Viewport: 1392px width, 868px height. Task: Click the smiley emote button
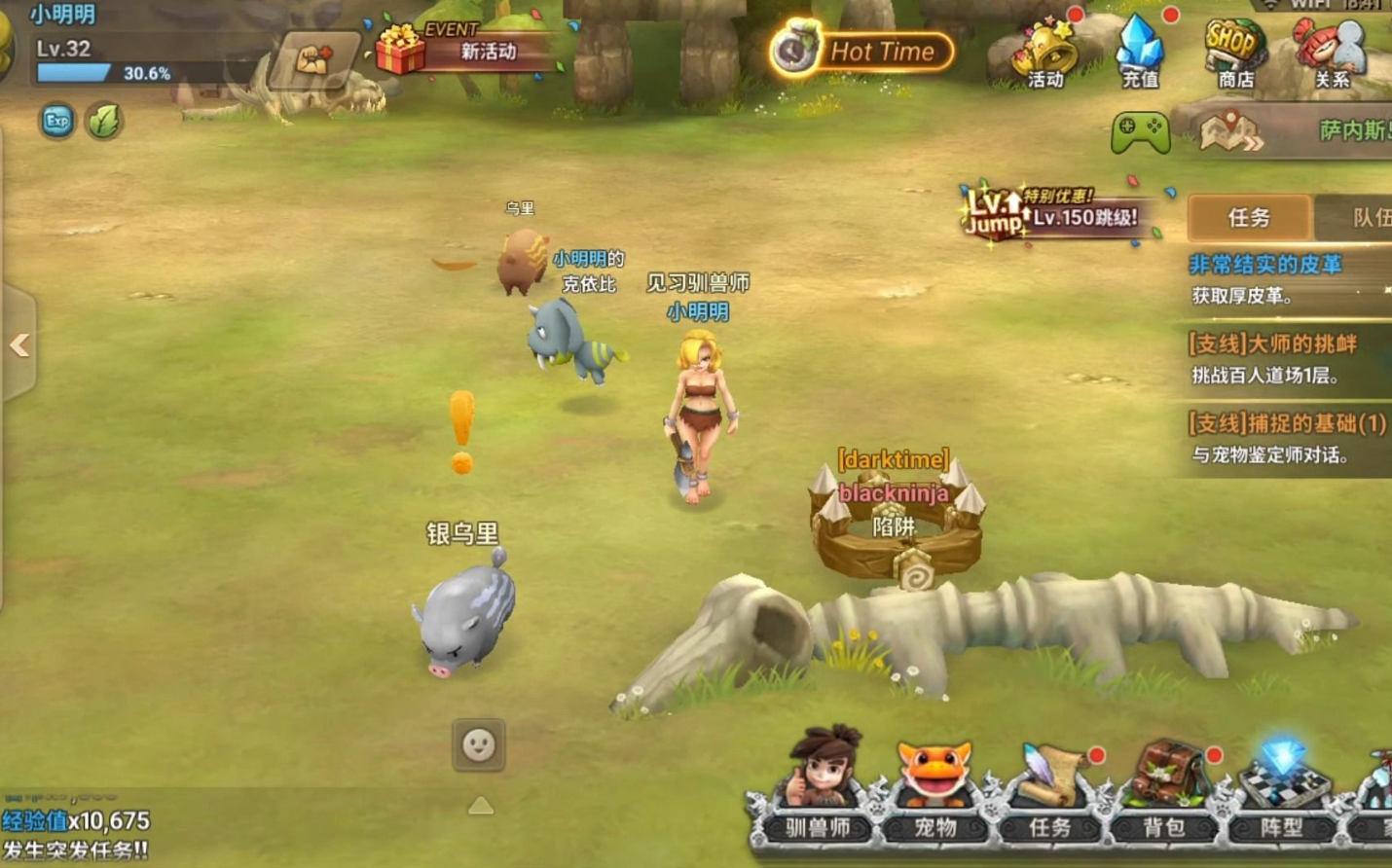pyautogui.click(x=478, y=745)
